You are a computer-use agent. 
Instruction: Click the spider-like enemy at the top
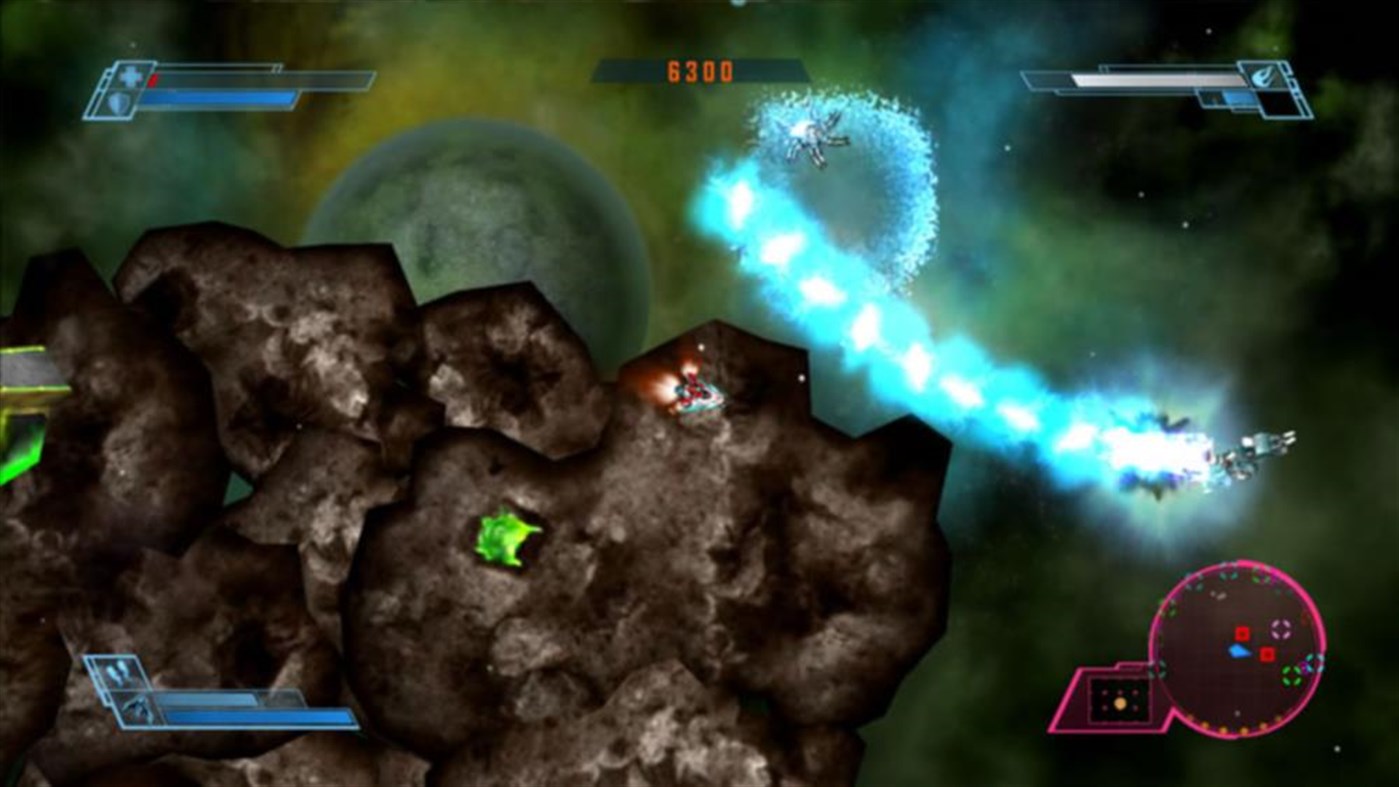[x=815, y=135]
